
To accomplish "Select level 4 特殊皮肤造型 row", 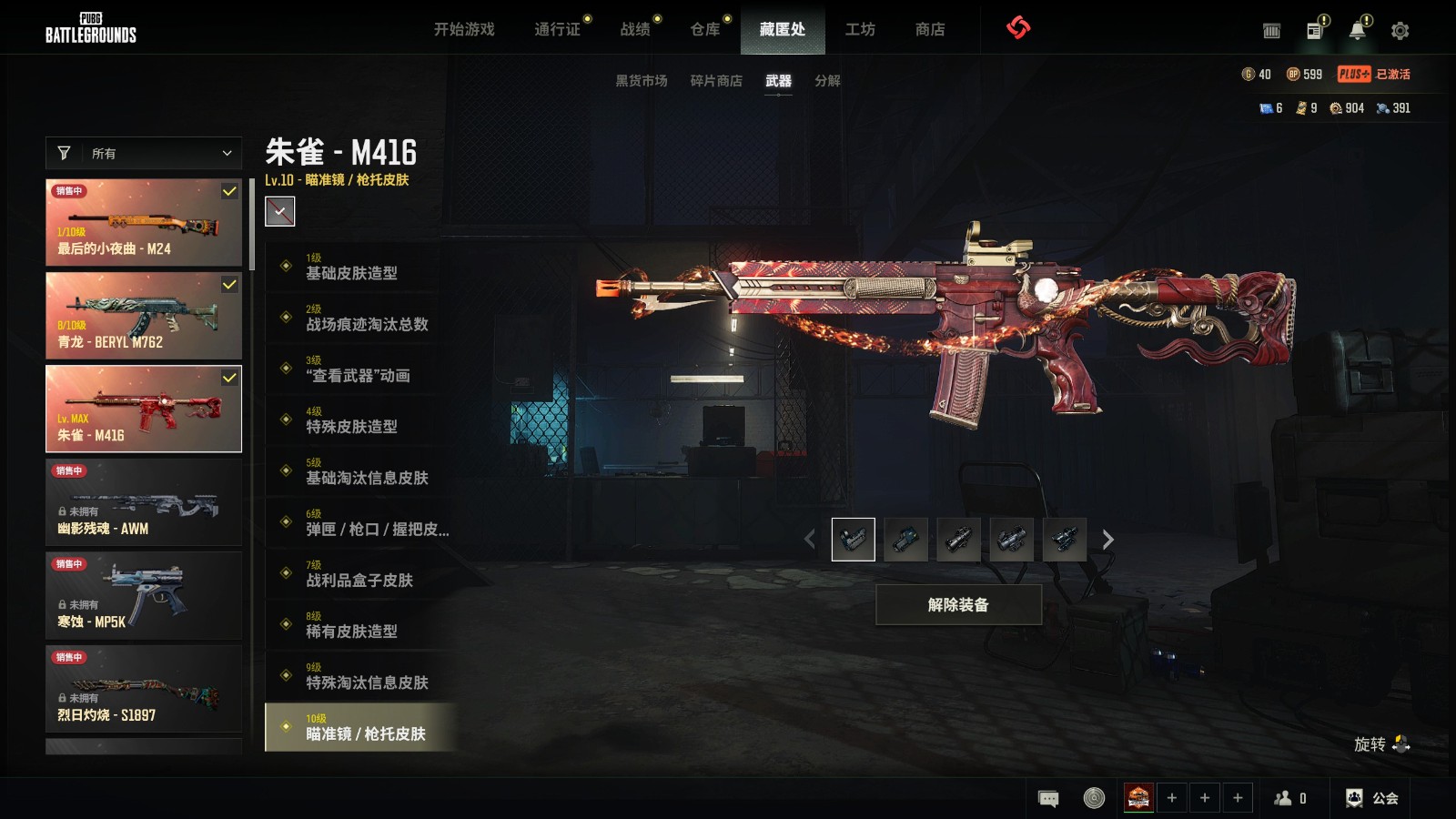I will click(360, 420).
